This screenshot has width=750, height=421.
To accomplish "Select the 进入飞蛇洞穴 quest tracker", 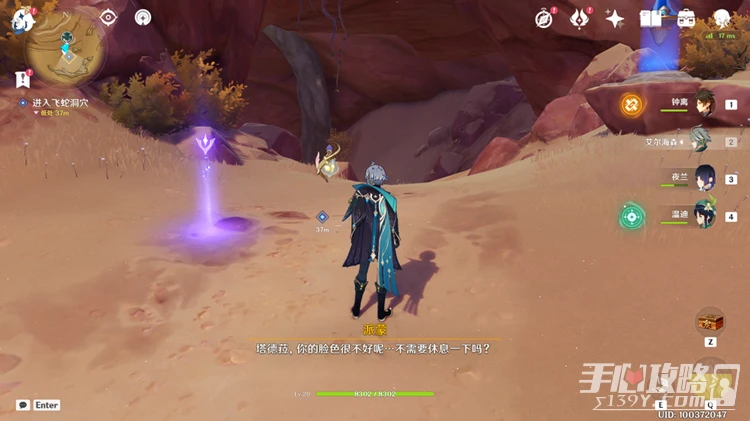I will click(x=60, y=103).
